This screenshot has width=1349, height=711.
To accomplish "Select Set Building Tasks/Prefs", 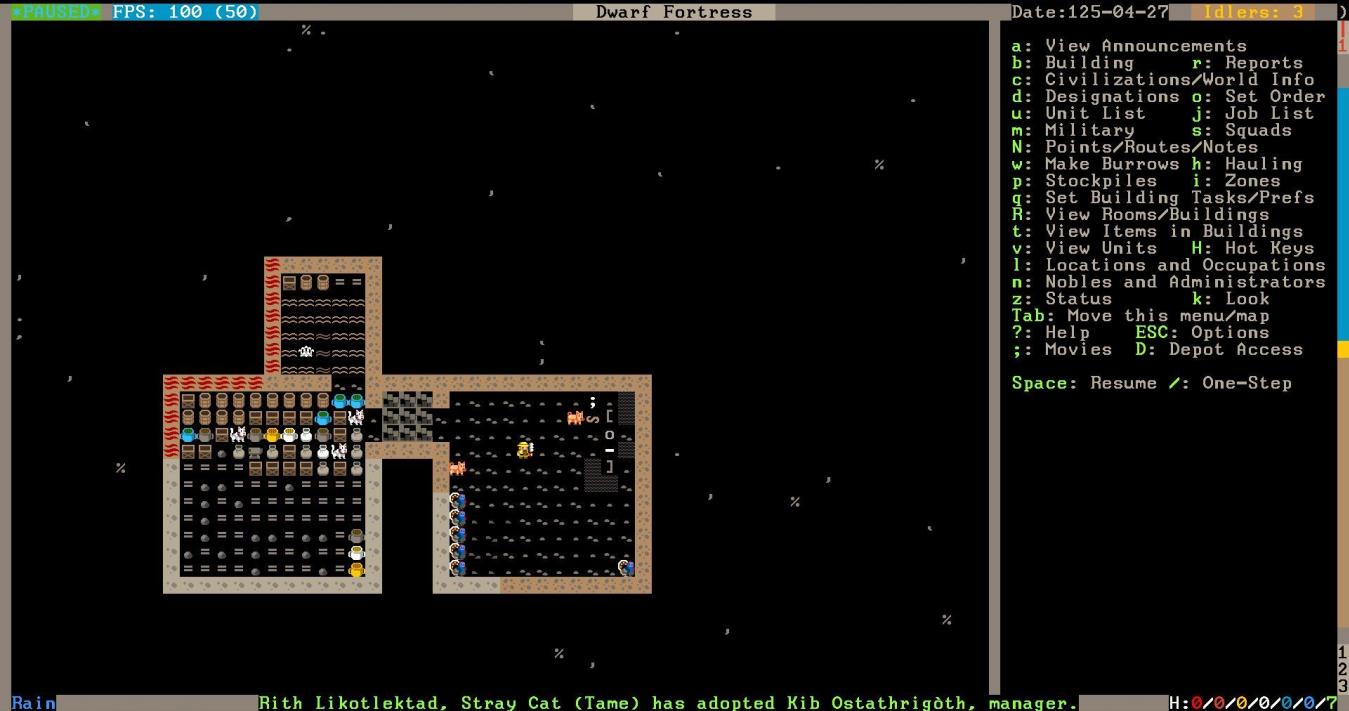I will coord(1162,198).
